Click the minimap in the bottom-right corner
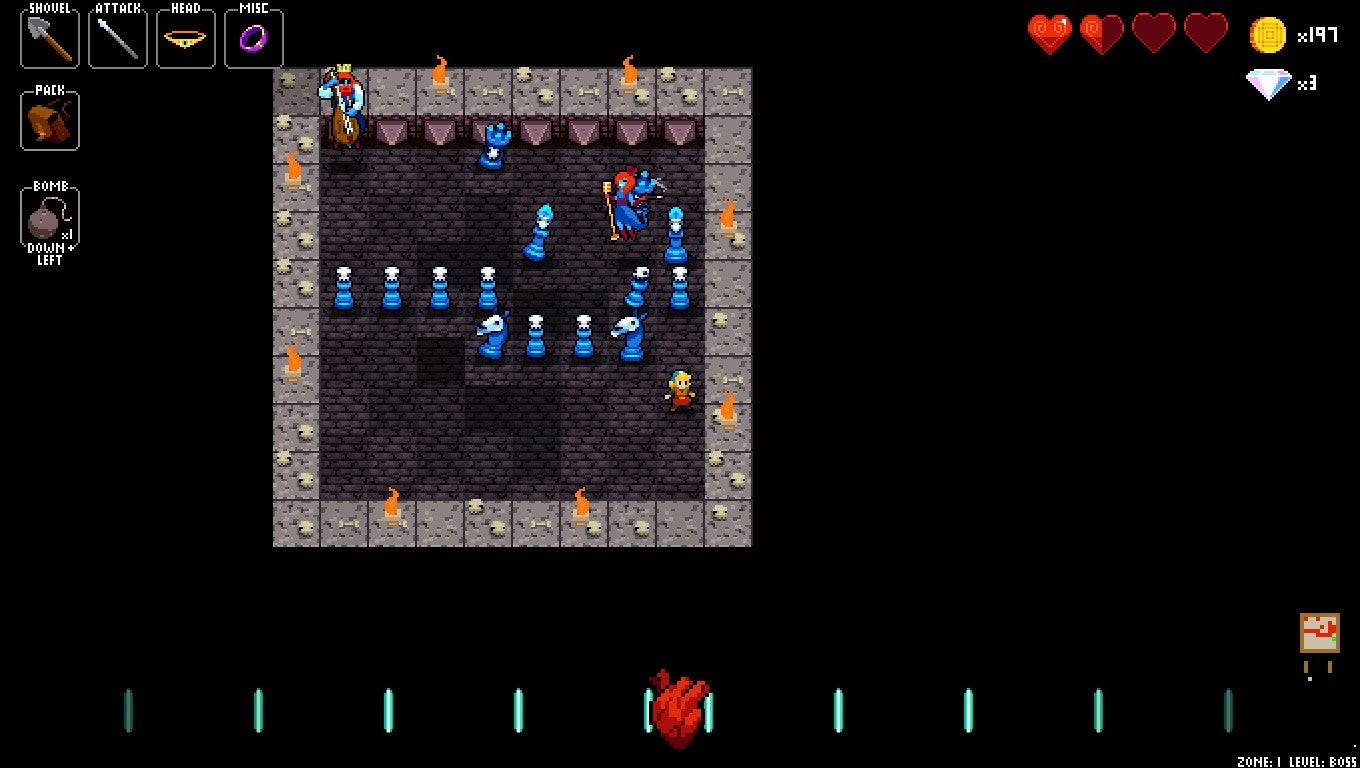This screenshot has width=1360, height=768. 1322,633
